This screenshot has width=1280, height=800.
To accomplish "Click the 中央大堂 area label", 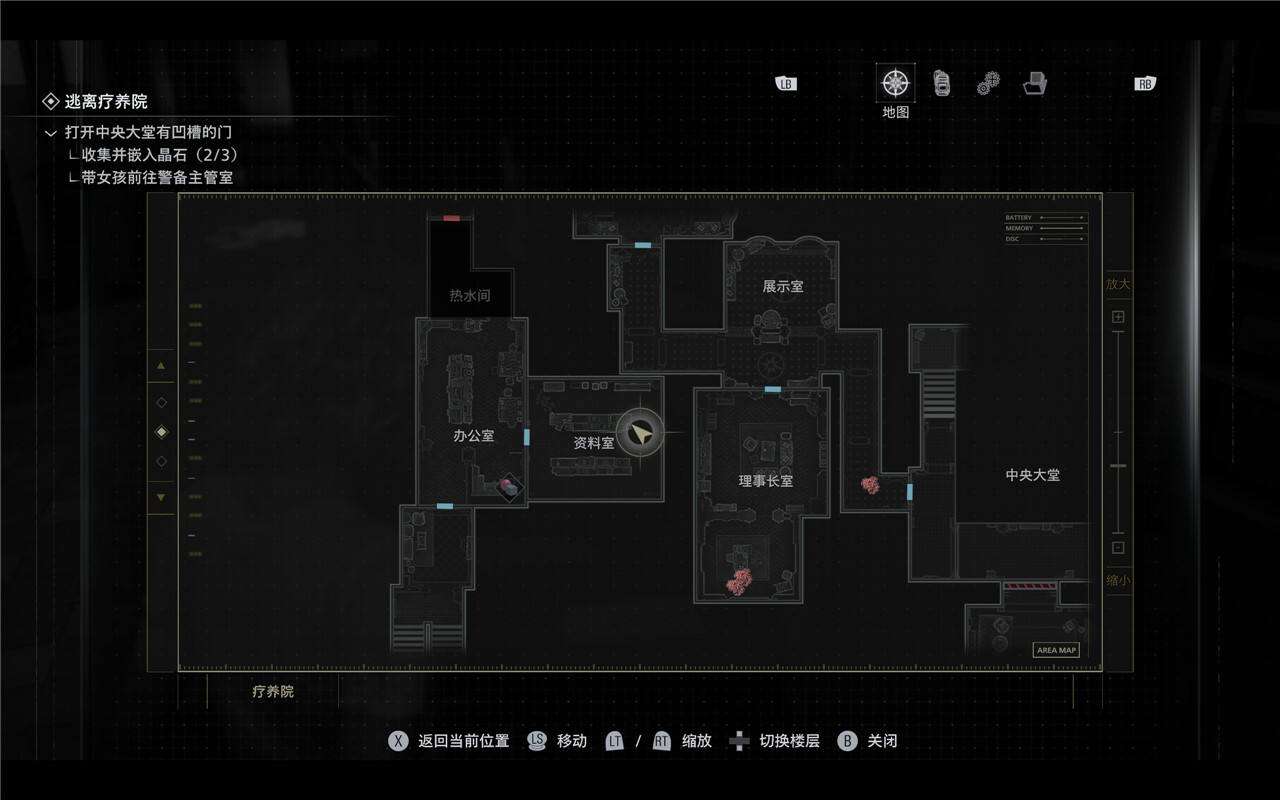I will 1032,475.
